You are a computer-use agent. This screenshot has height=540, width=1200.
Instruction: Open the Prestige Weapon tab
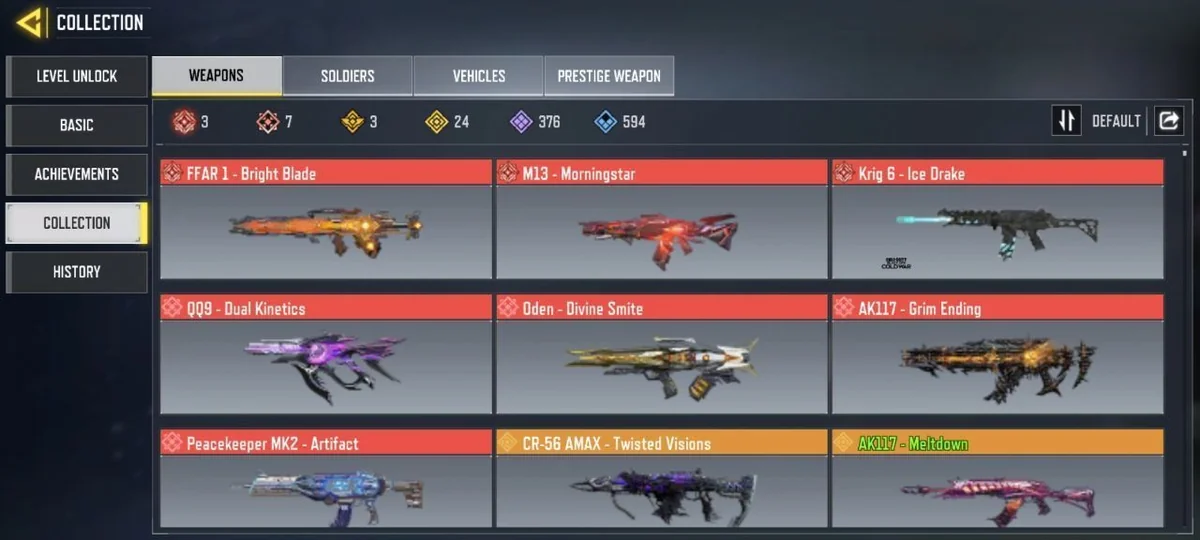(609, 76)
